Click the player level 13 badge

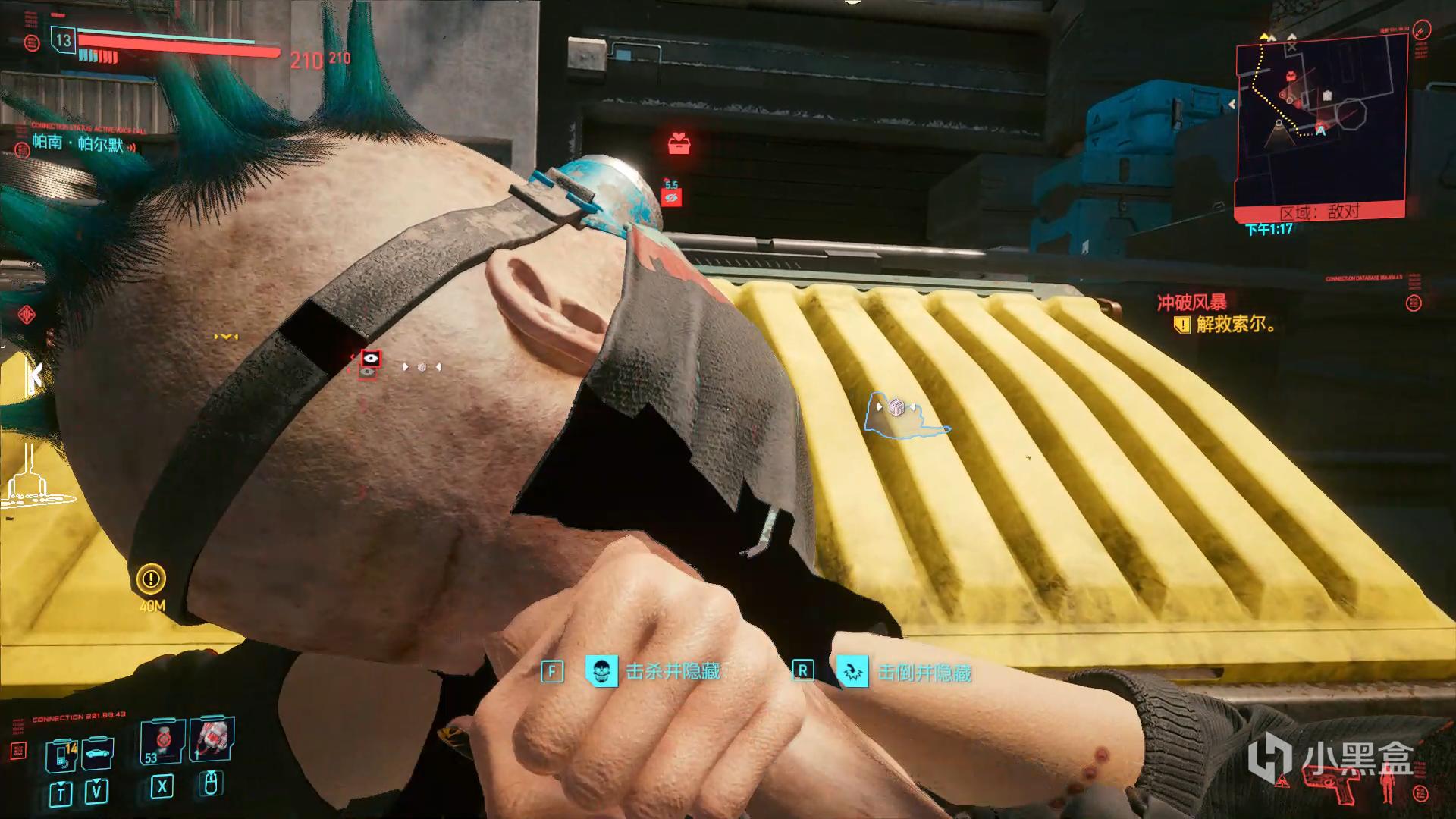pyautogui.click(x=63, y=40)
